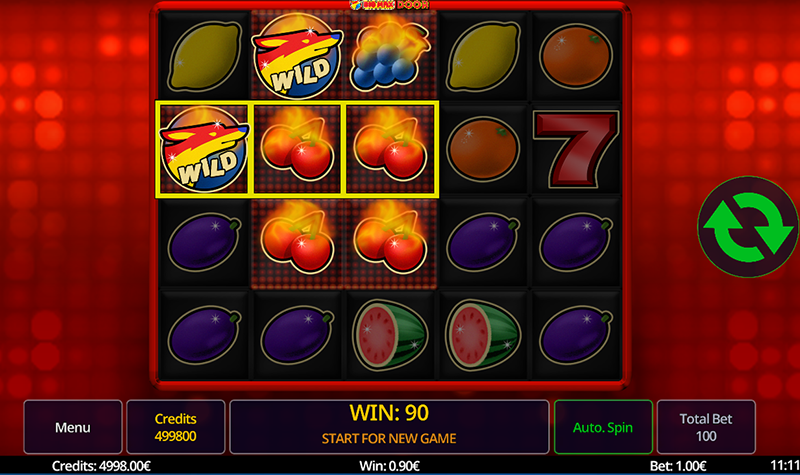Open the Menu button
The height and width of the screenshot is (475, 800).
click(x=73, y=427)
